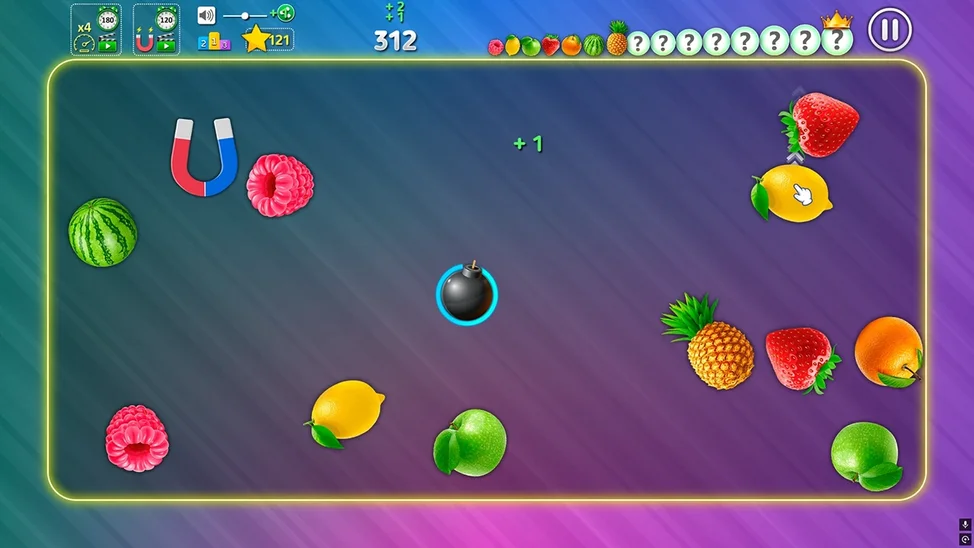
Task: Click the microphone overlay icon
Action: pos(965,524)
